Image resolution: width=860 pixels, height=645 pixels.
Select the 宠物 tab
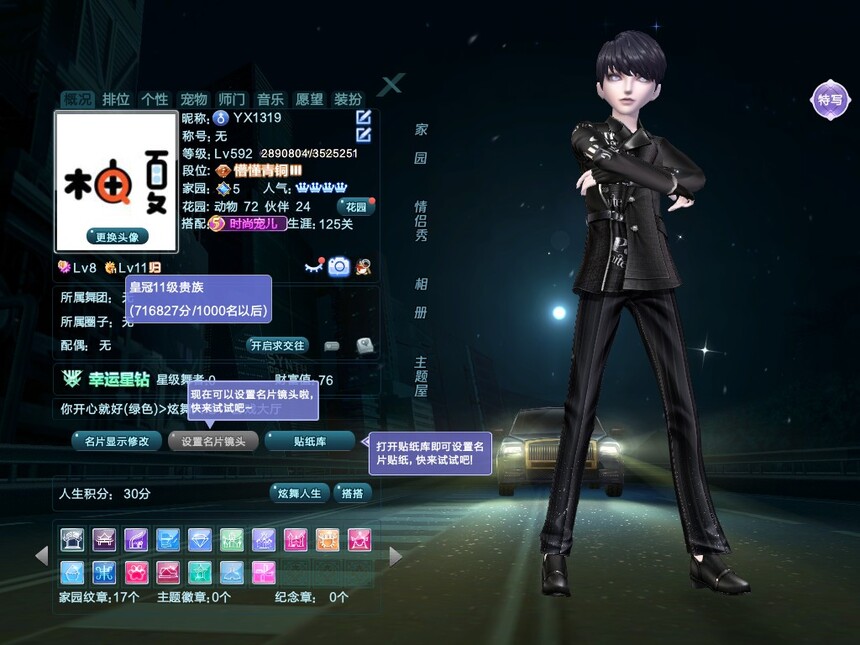click(x=193, y=99)
